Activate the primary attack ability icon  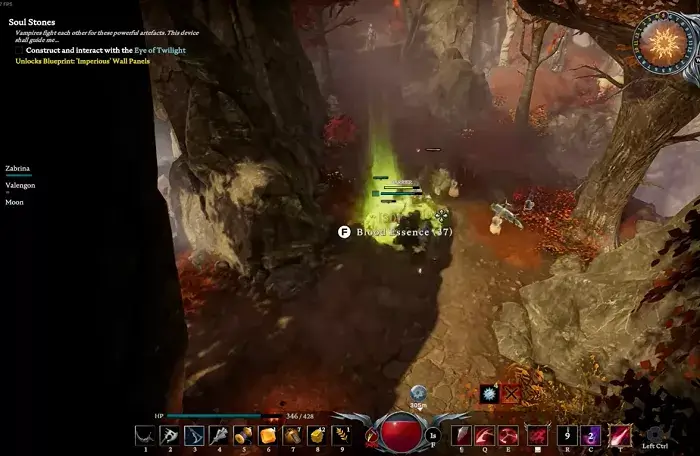tap(462, 435)
